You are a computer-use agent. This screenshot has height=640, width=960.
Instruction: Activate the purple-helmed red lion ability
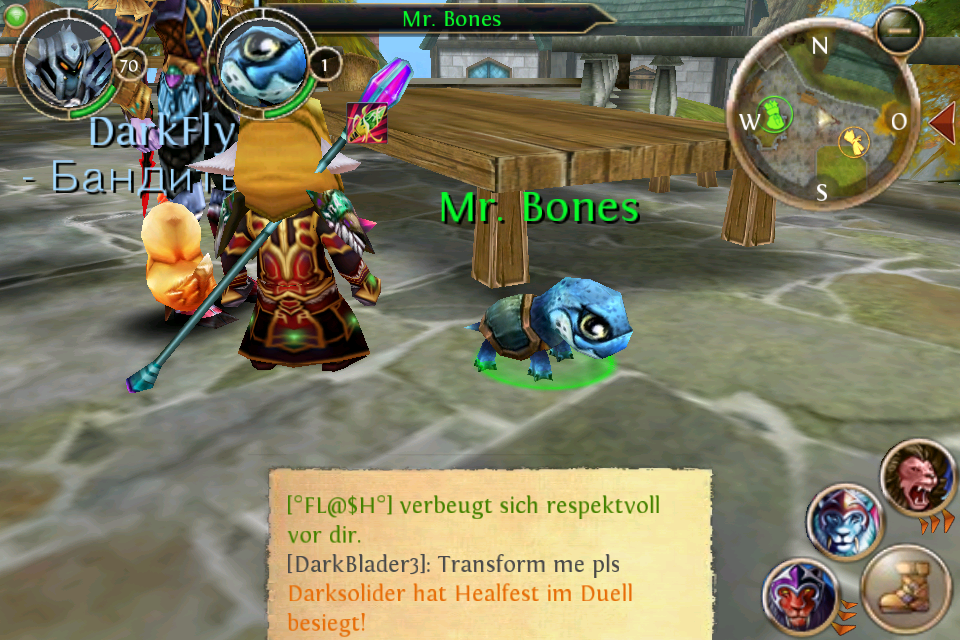click(799, 597)
